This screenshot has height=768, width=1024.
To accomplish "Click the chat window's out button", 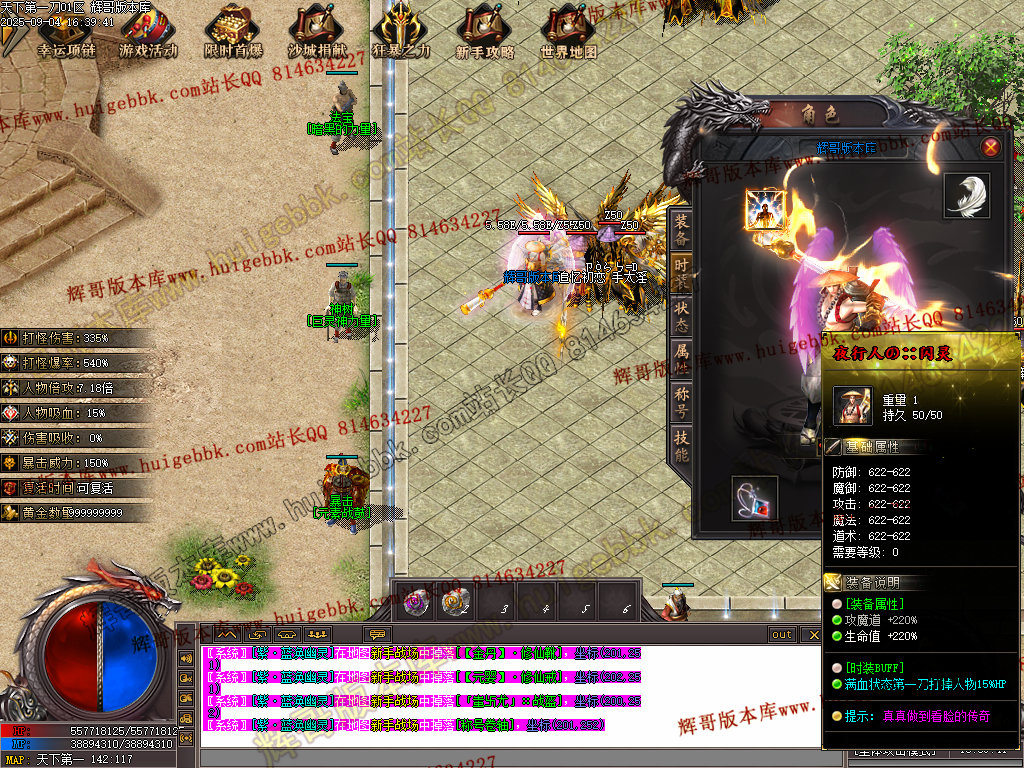I will (782, 635).
